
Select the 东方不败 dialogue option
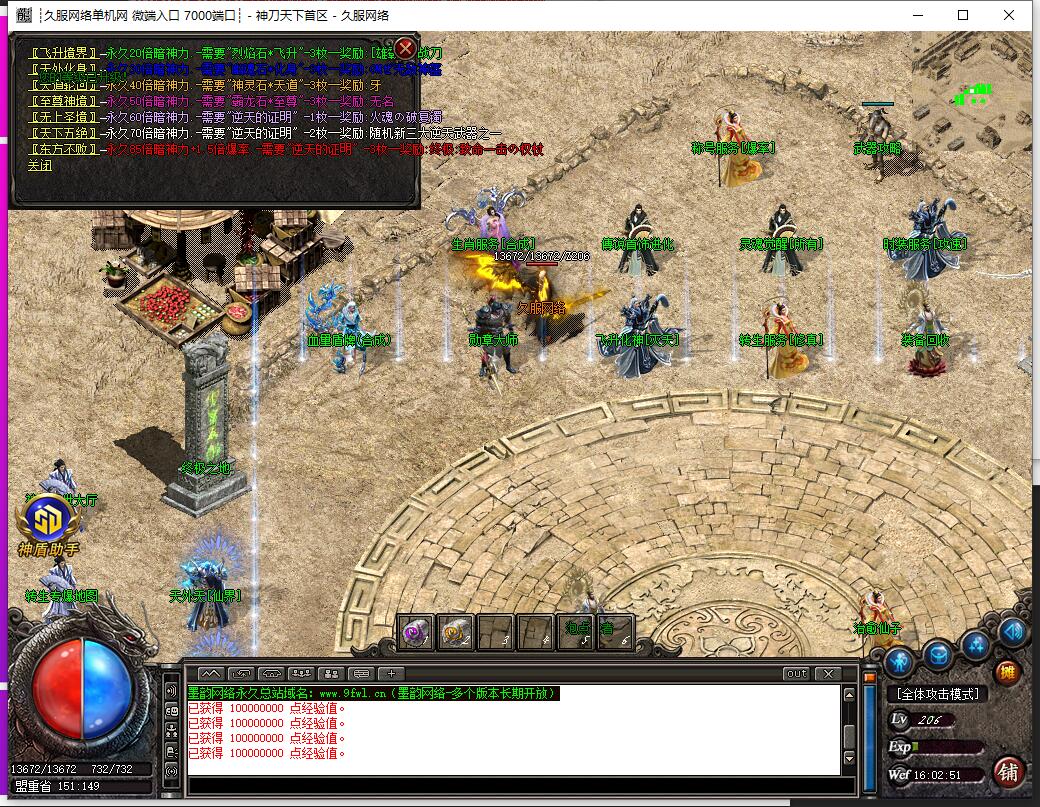coord(65,149)
